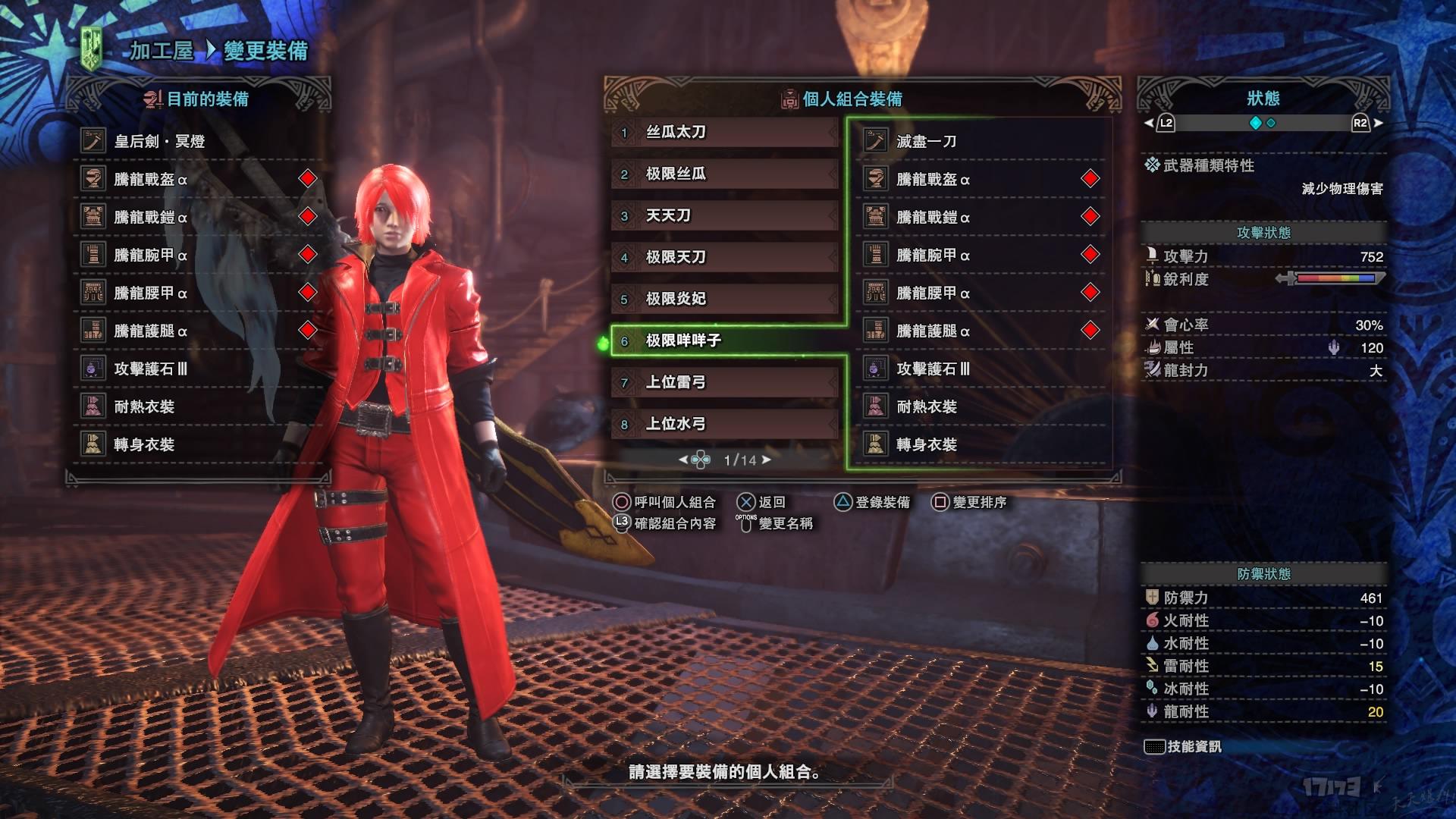Choose loadout 2 极限丝瓜
Viewport: 1456px width, 819px height.
[724, 174]
